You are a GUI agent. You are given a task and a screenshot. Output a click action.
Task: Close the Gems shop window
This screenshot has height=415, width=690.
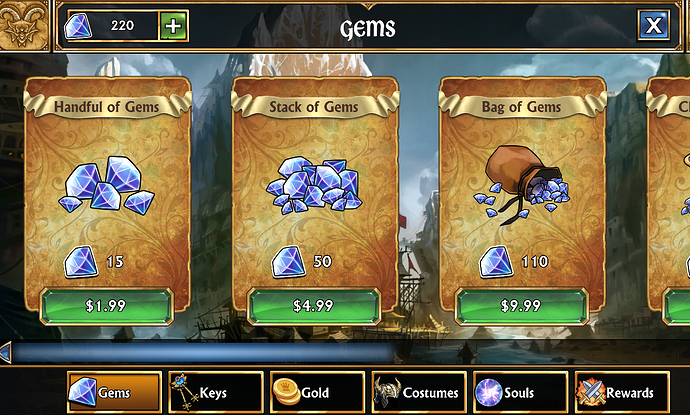pyautogui.click(x=652, y=25)
